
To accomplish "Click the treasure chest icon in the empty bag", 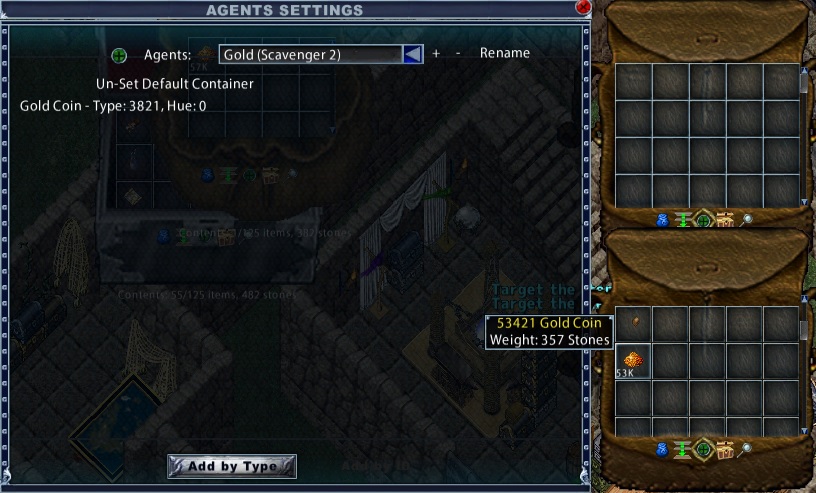I will click(726, 219).
